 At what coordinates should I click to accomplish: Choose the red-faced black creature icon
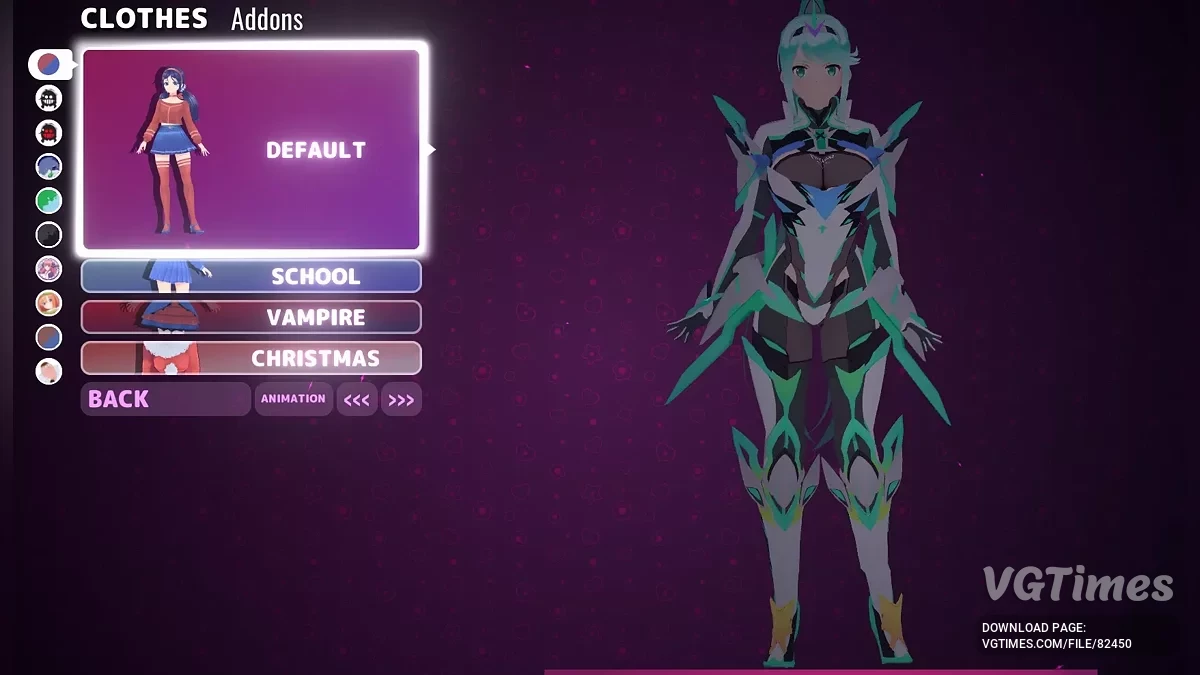(48, 132)
